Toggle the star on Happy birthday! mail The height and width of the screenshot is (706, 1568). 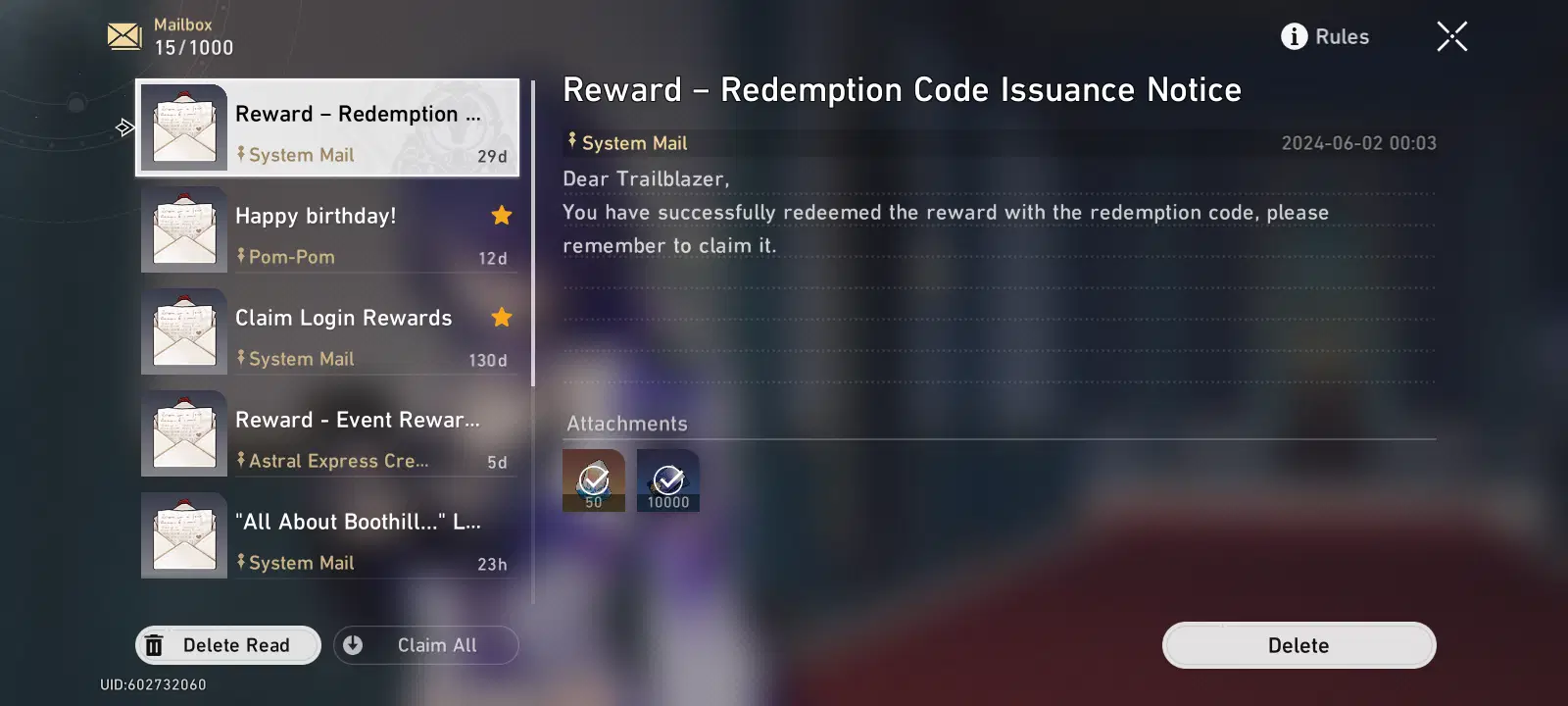pos(501,215)
